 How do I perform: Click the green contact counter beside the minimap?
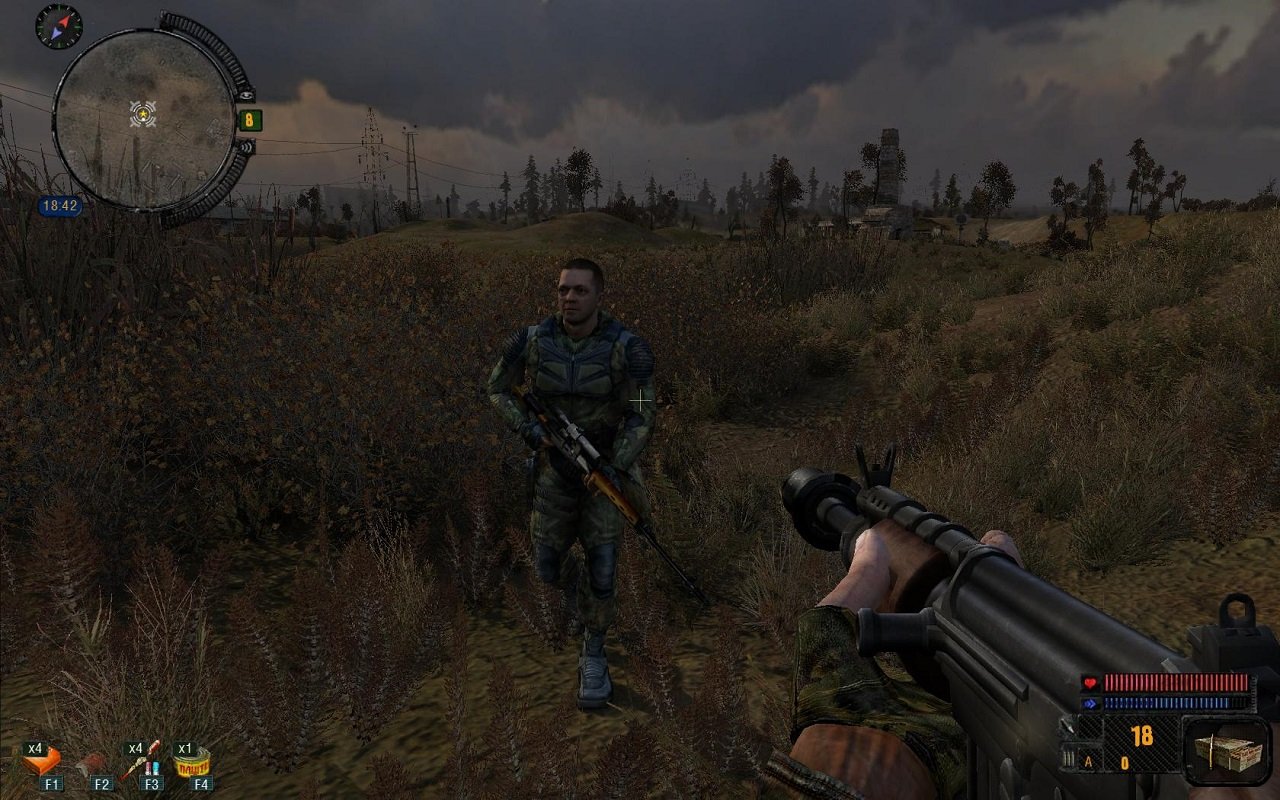click(x=249, y=121)
